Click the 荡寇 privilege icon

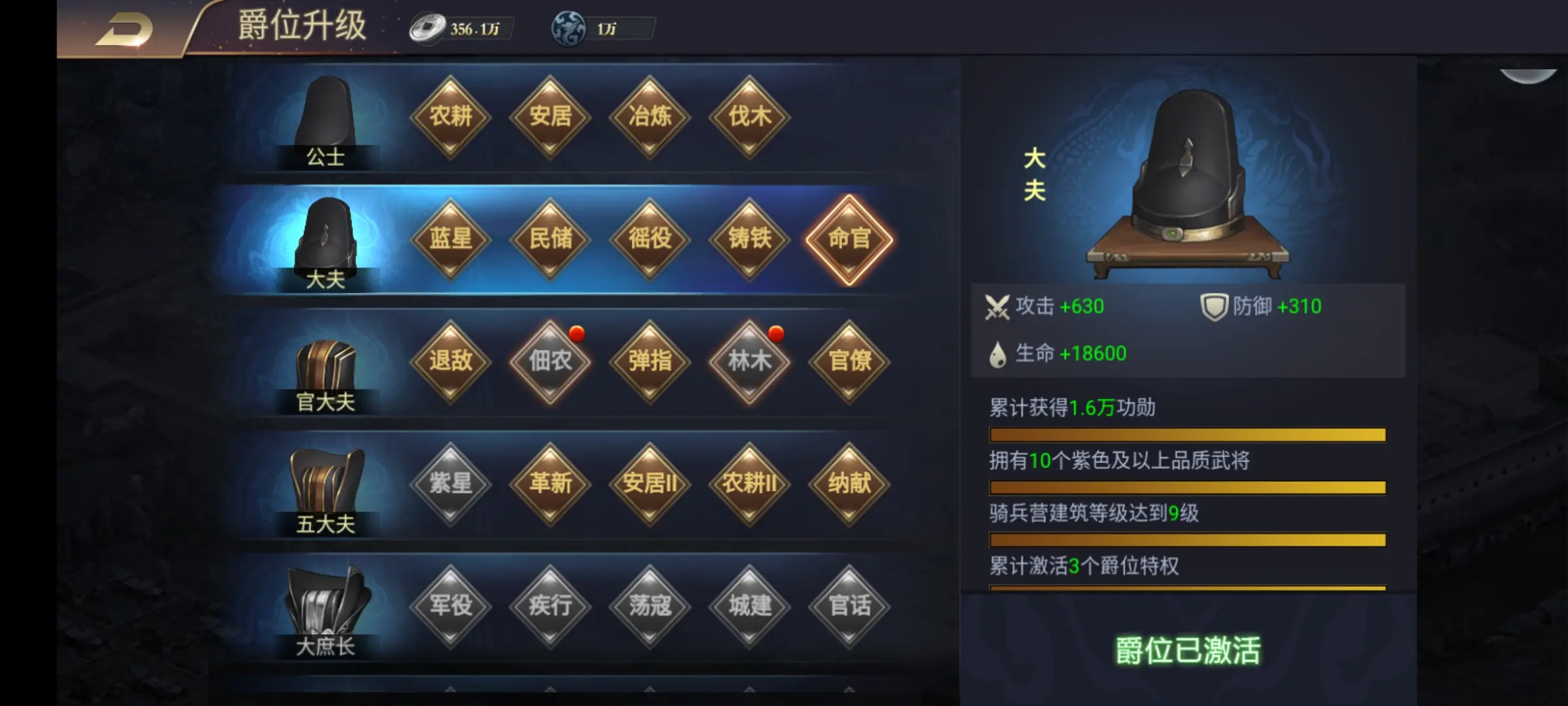point(649,605)
